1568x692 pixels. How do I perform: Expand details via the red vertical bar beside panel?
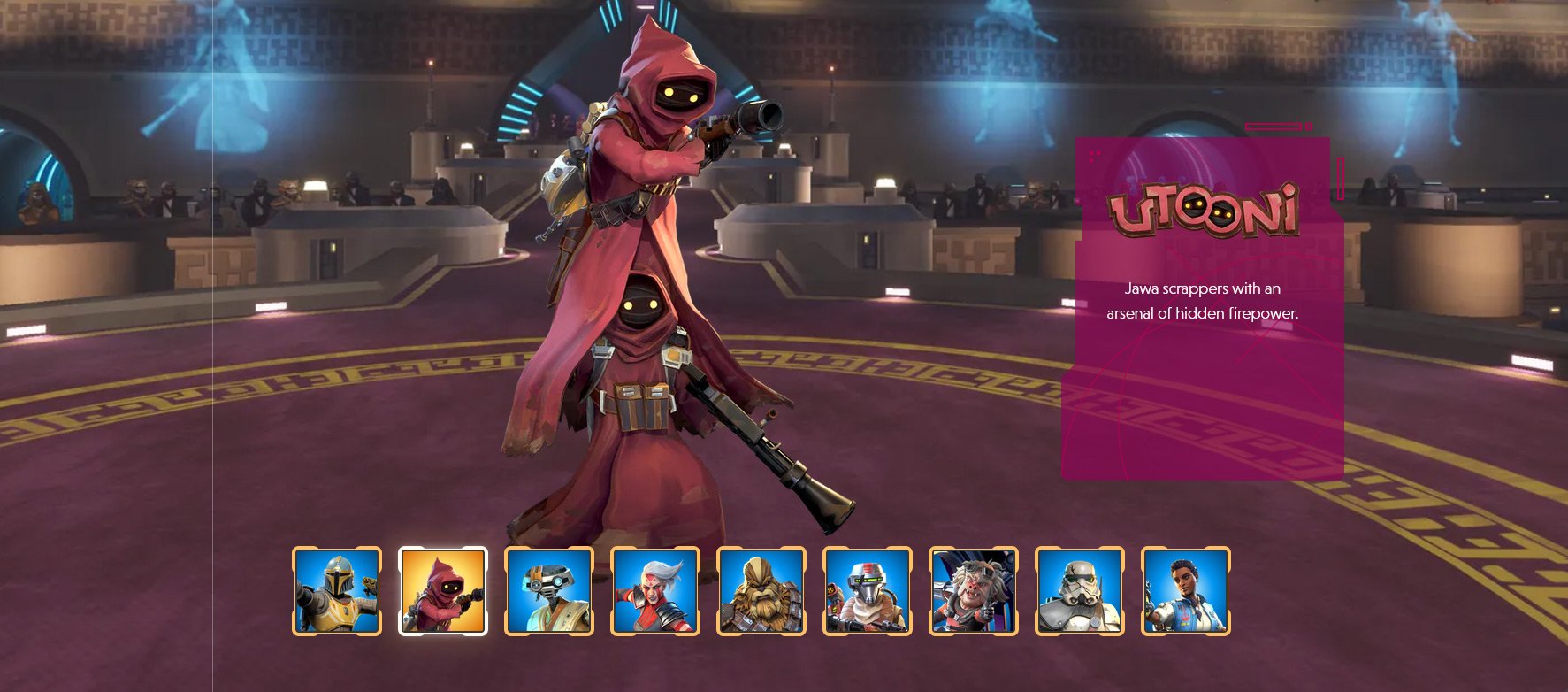pyautogui.click(x=1341, y=177)
